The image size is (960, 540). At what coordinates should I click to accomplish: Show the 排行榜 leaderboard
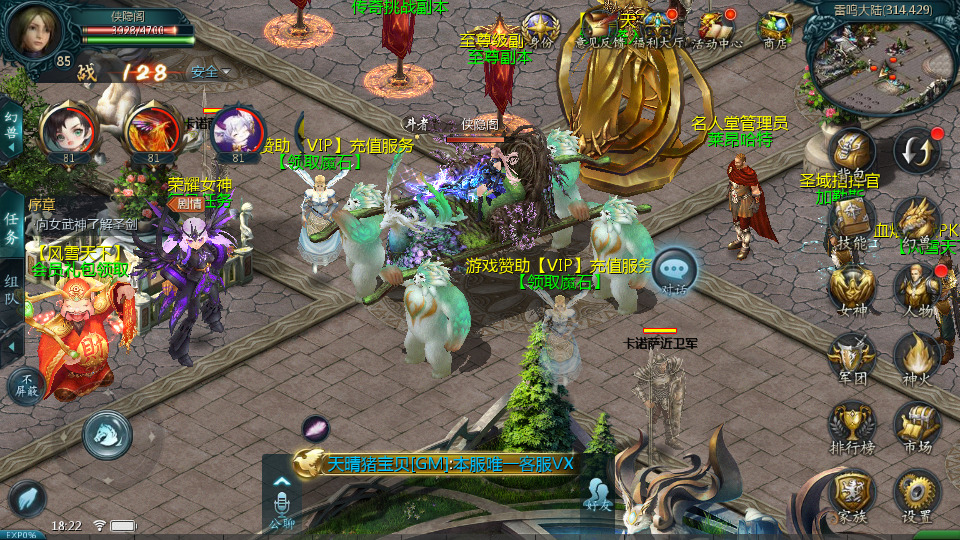(x=852, y=426)
